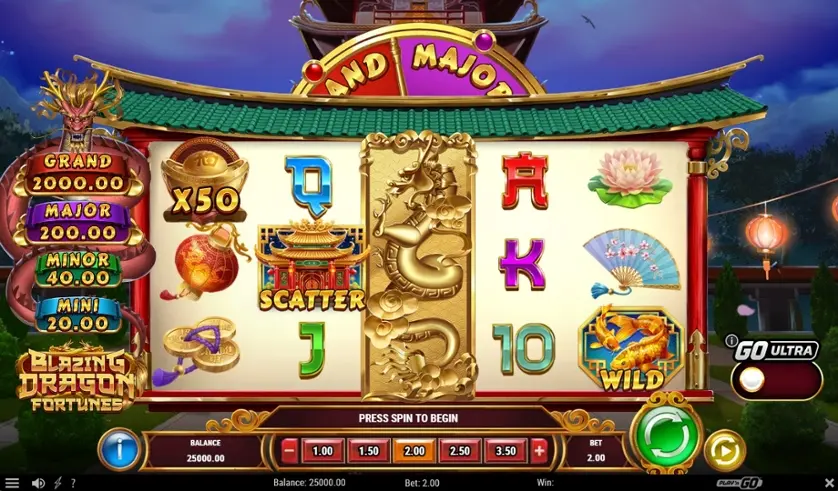This screenshot has width=838, height=491.
Task: Toggle sound with the speaker icon
Action: point(38,483)
